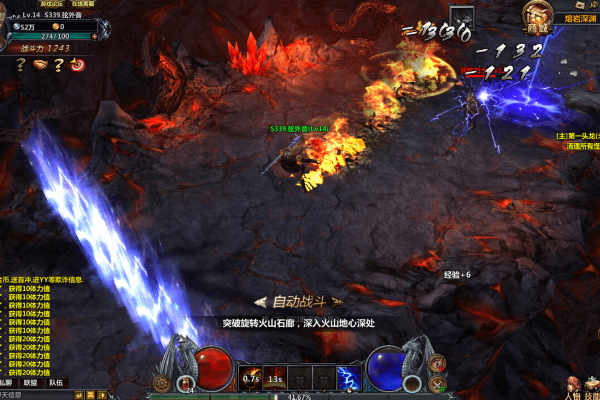
Task: Open the gear settings button
Action: [x=161, y=383]
